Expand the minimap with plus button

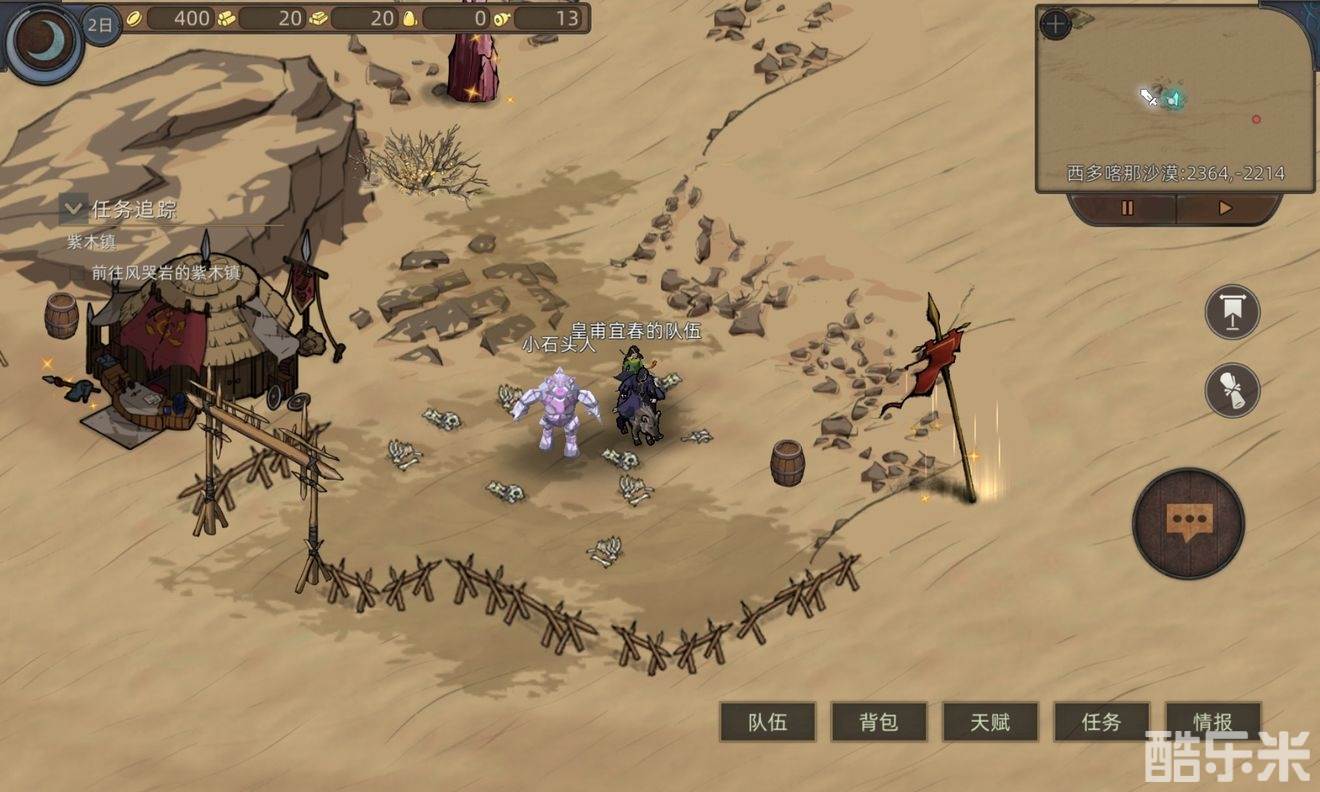point(1055,24)
